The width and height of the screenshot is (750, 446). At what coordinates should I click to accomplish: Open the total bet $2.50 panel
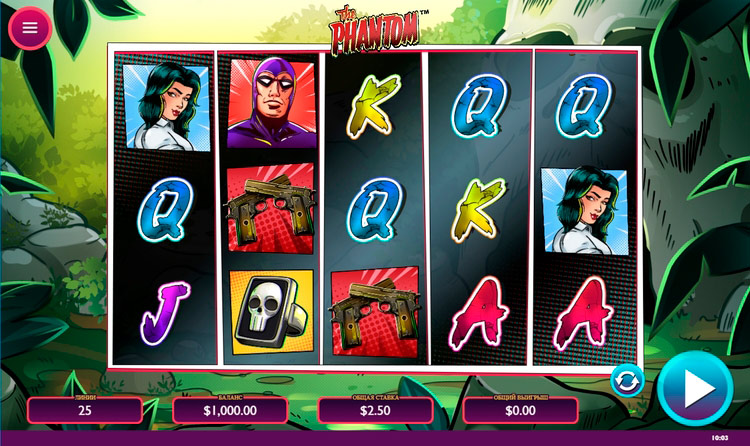click(x=375, y=409)
